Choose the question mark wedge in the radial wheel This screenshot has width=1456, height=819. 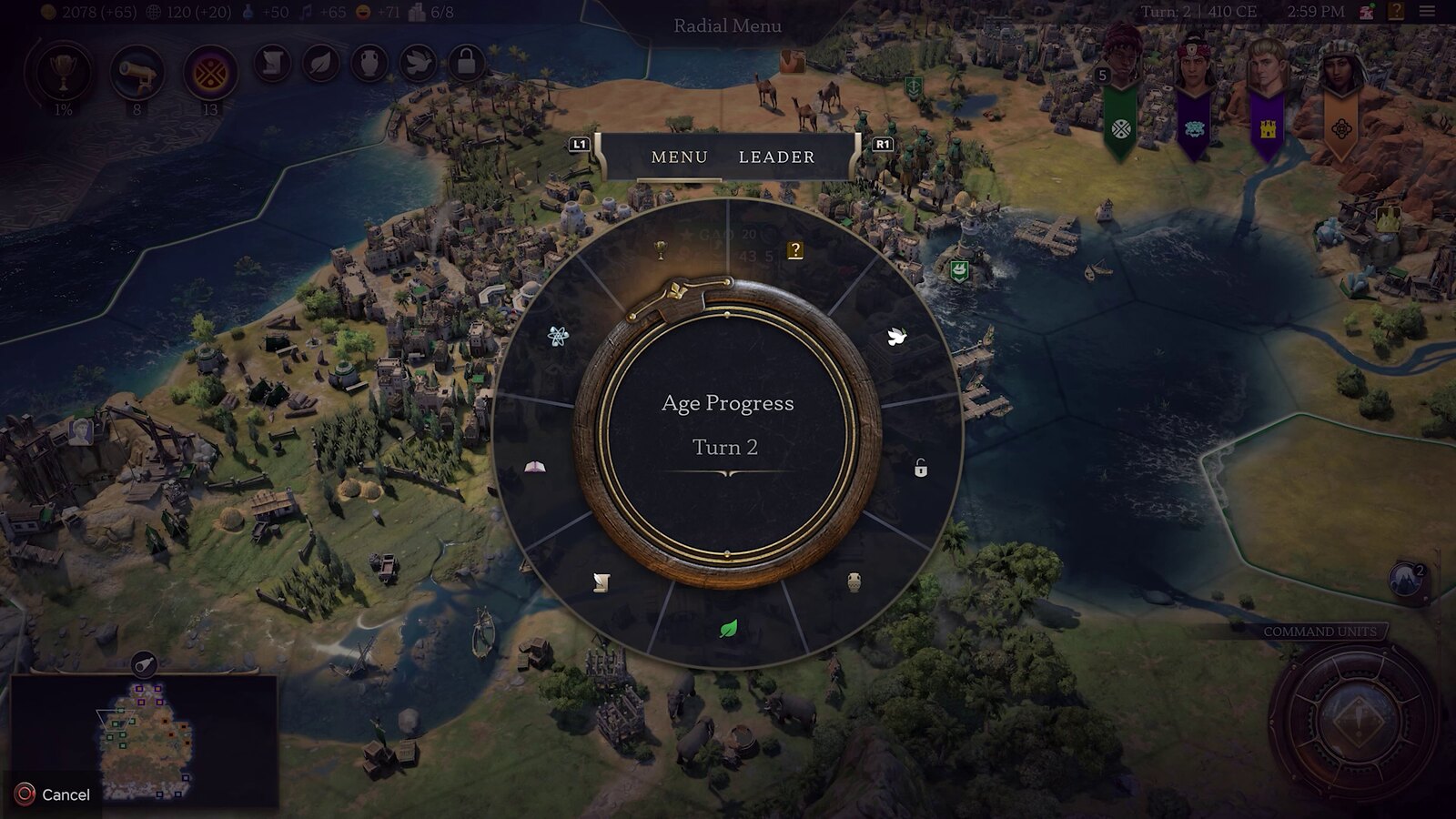pos(795,250)
